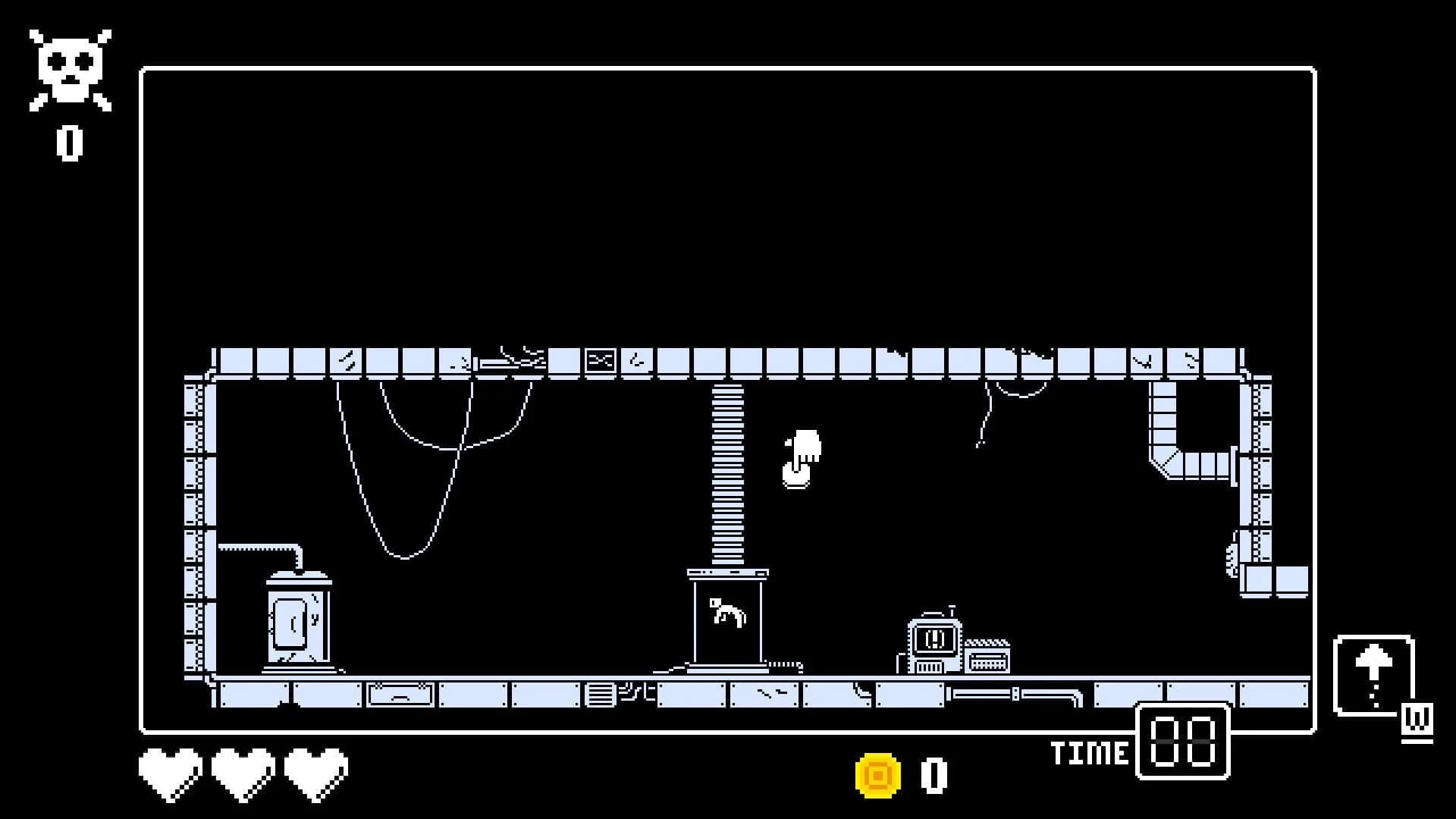Select the yellow coin icon near the bottom
This screenshot has height=819, width=1456.
[876, 773]
